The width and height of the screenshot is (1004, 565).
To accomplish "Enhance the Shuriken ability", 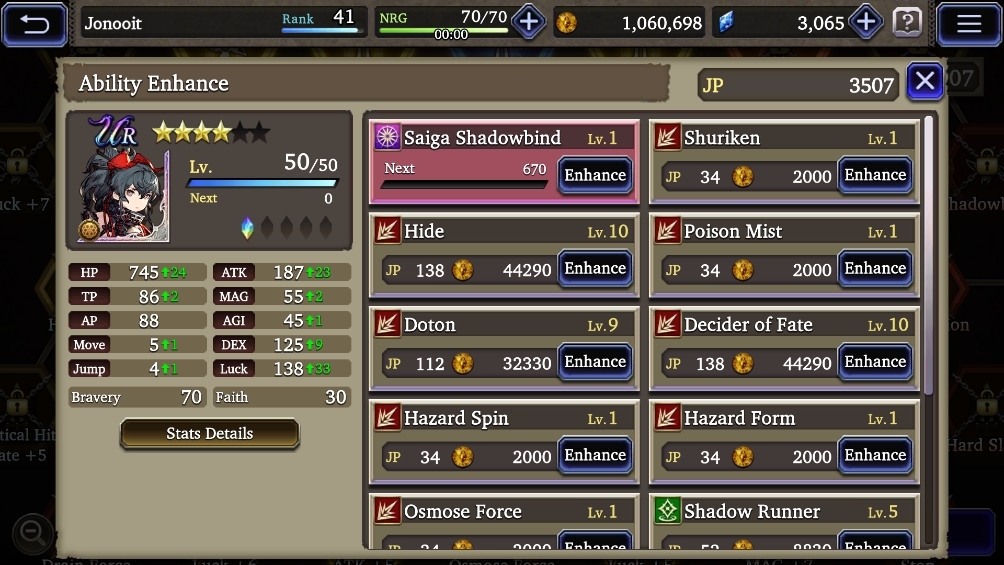I will click(874, 175).
